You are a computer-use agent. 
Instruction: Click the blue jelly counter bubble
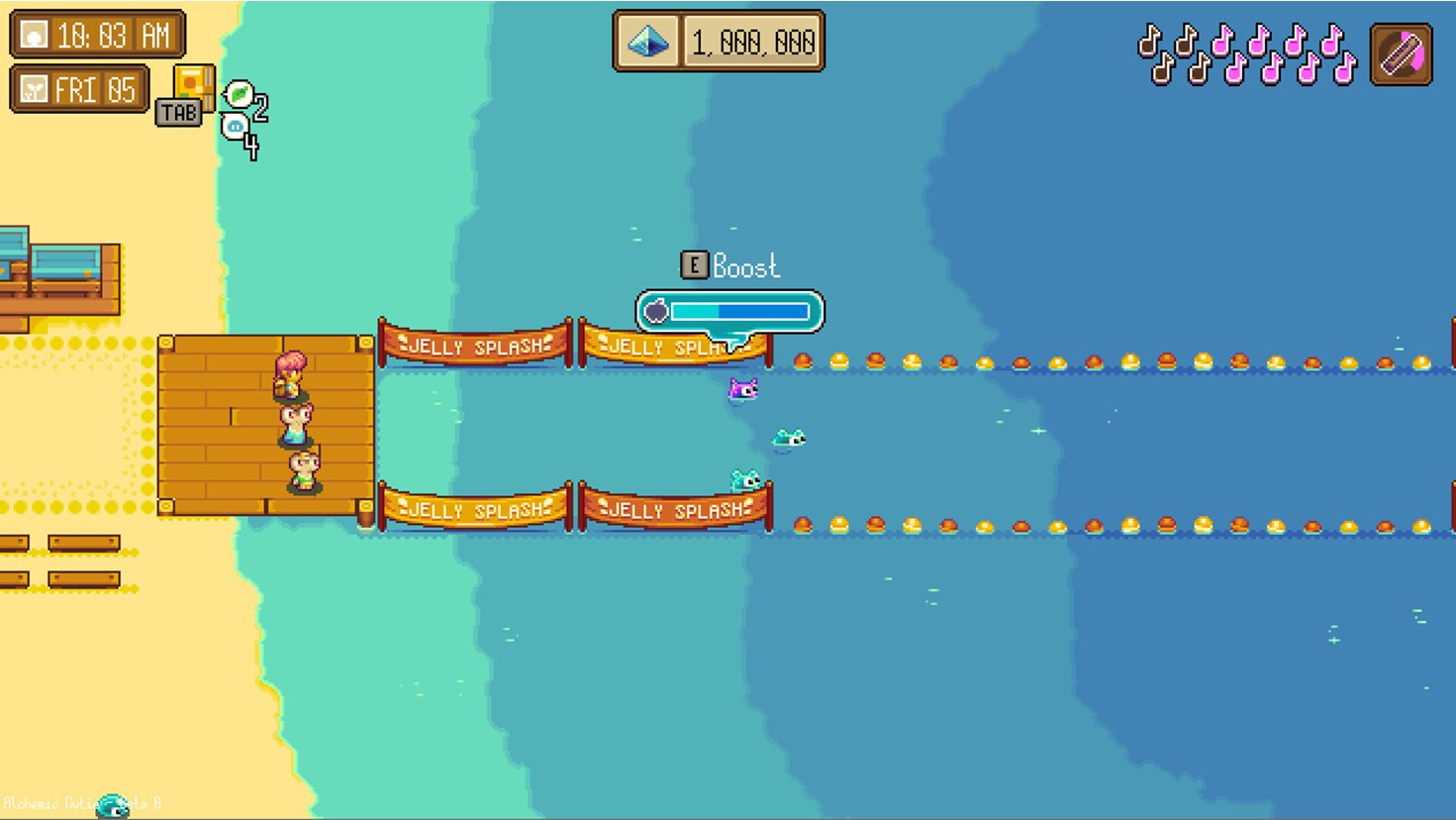pos(233,126)
